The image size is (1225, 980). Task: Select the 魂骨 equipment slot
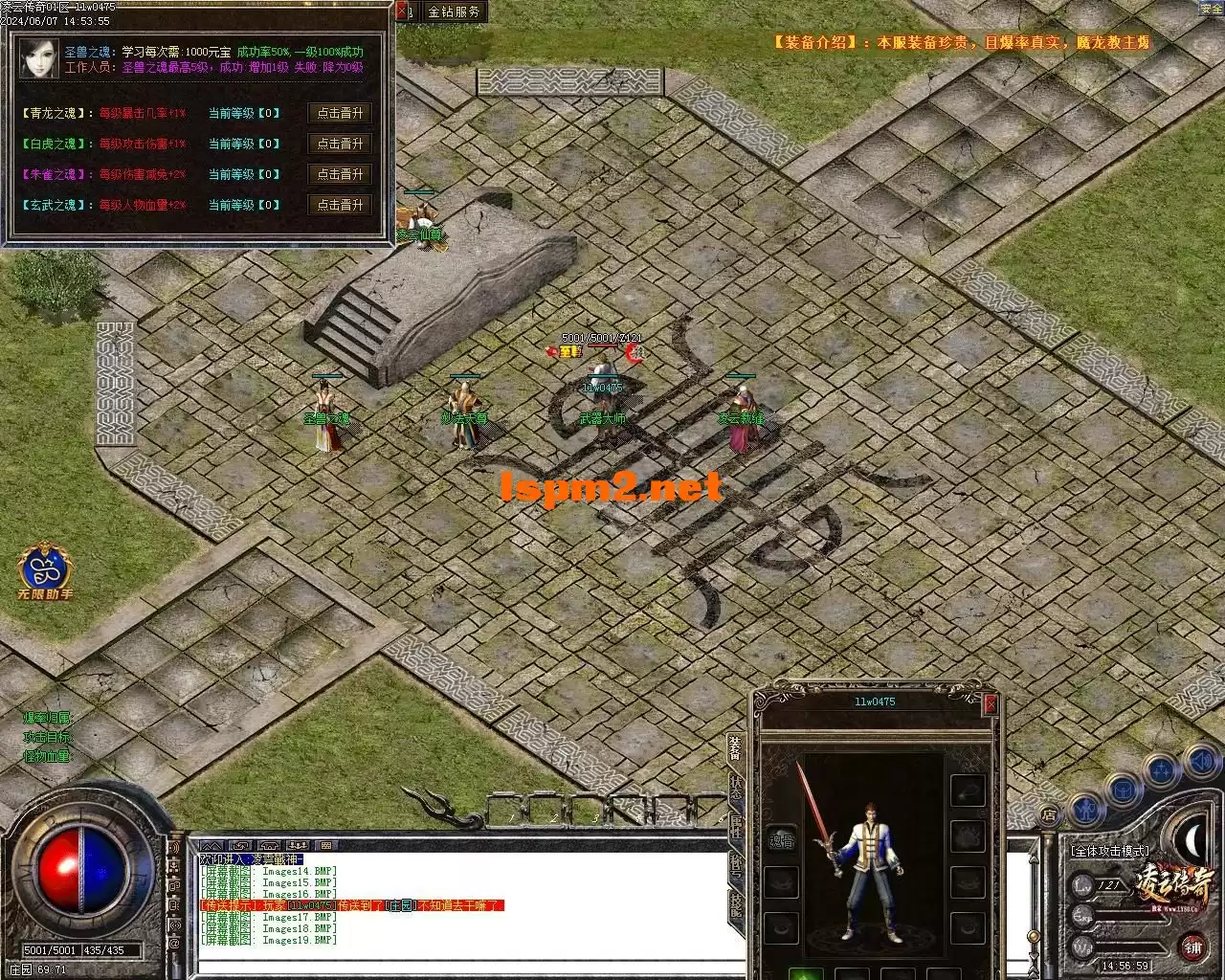[782, 840]
